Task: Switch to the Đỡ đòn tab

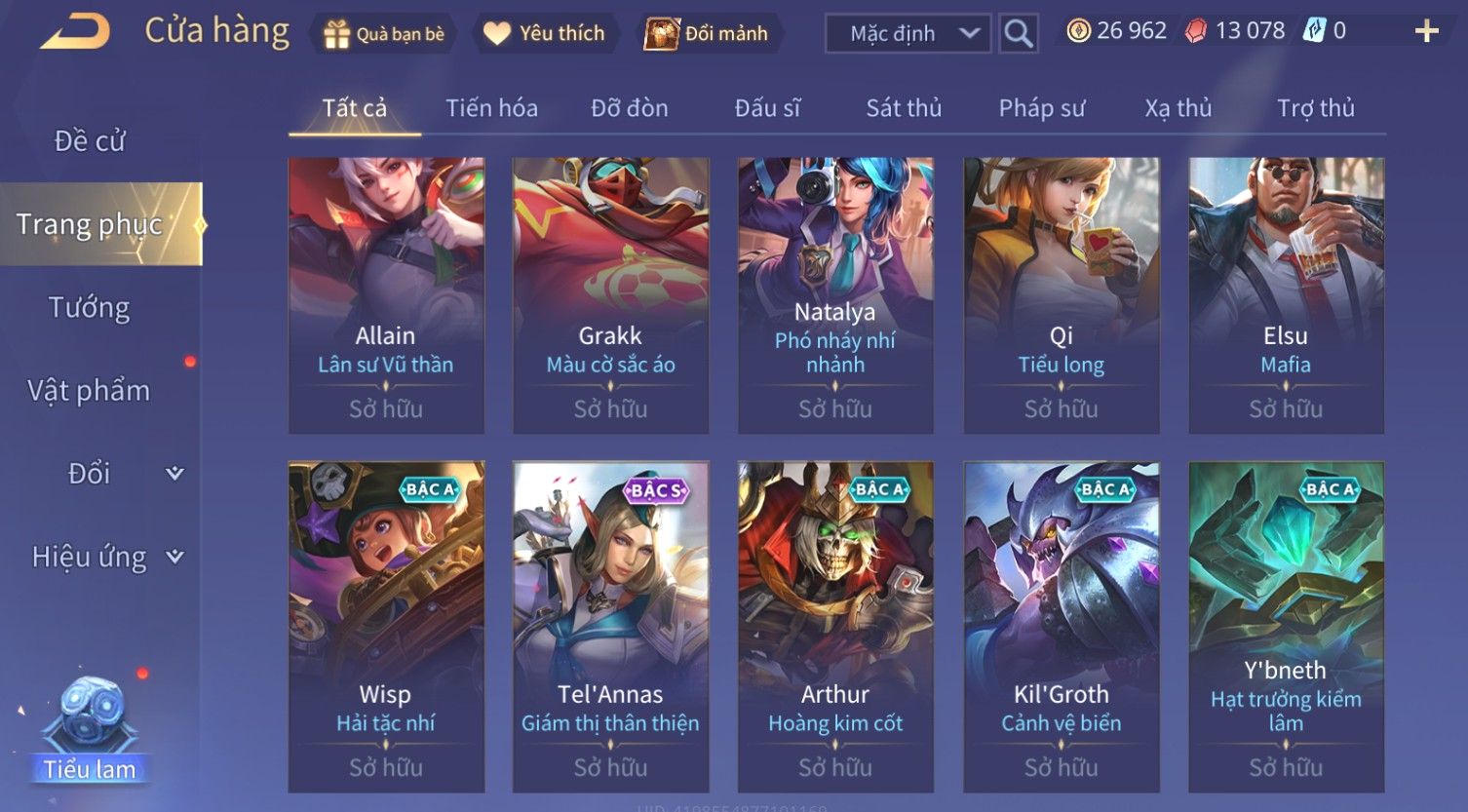Action: [x=630, y=108]
